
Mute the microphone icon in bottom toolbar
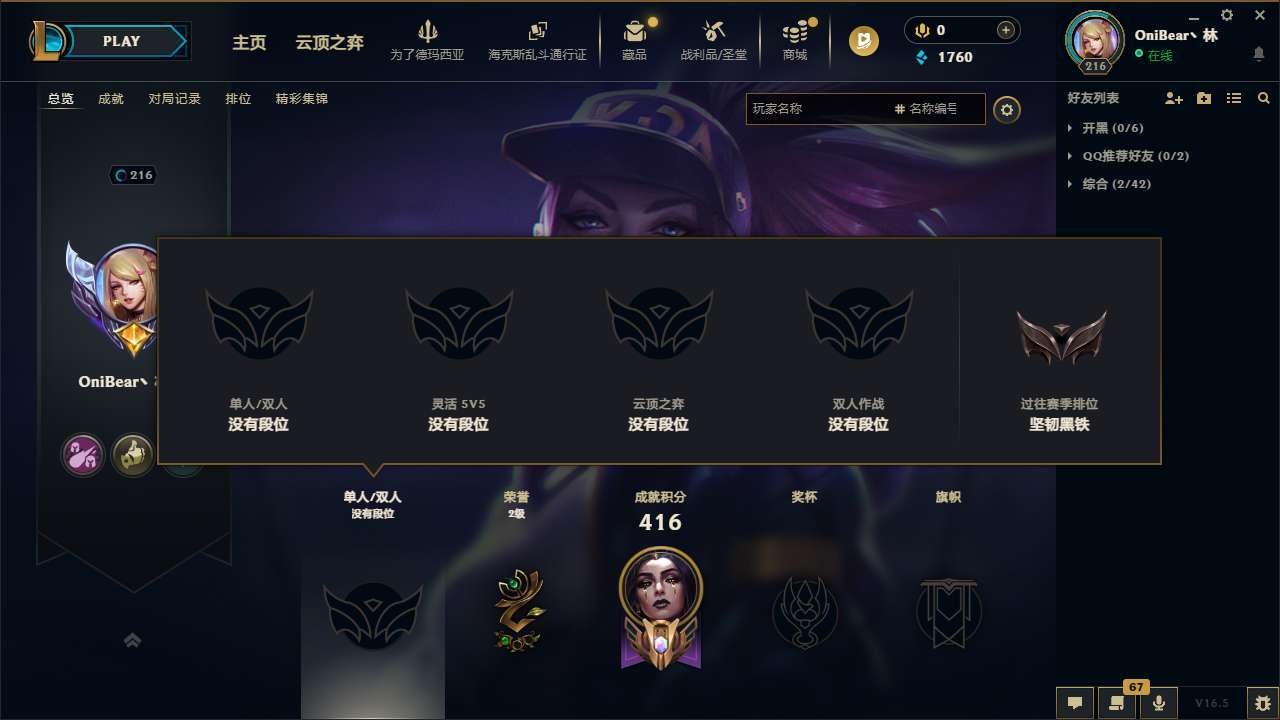1159,703
